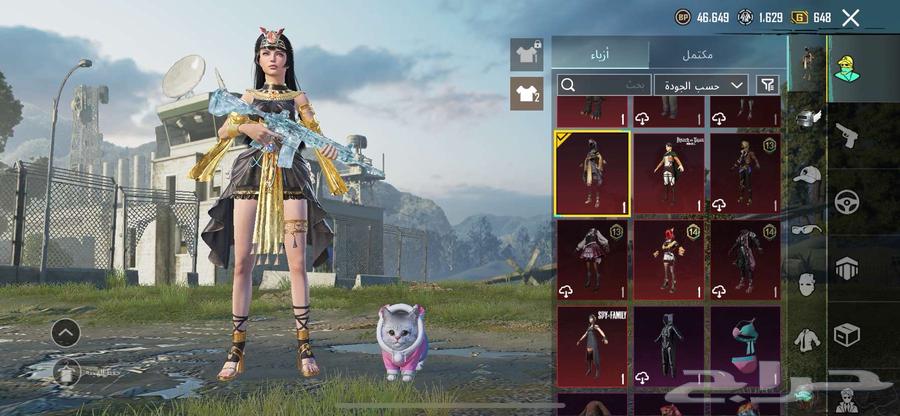This screenshot has width=900, height=416.
Task: Open the pistol weapons category
Action: pyautogui.click(x=846, y=134)
